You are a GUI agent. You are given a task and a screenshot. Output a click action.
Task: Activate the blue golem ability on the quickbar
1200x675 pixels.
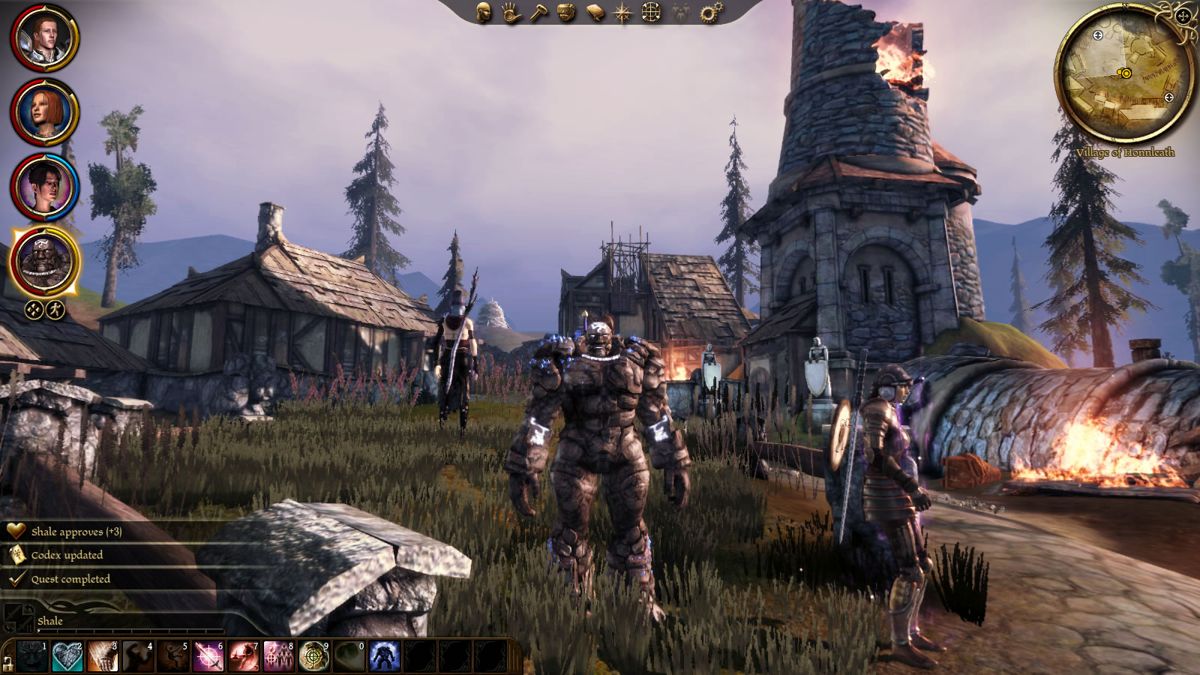384,656
